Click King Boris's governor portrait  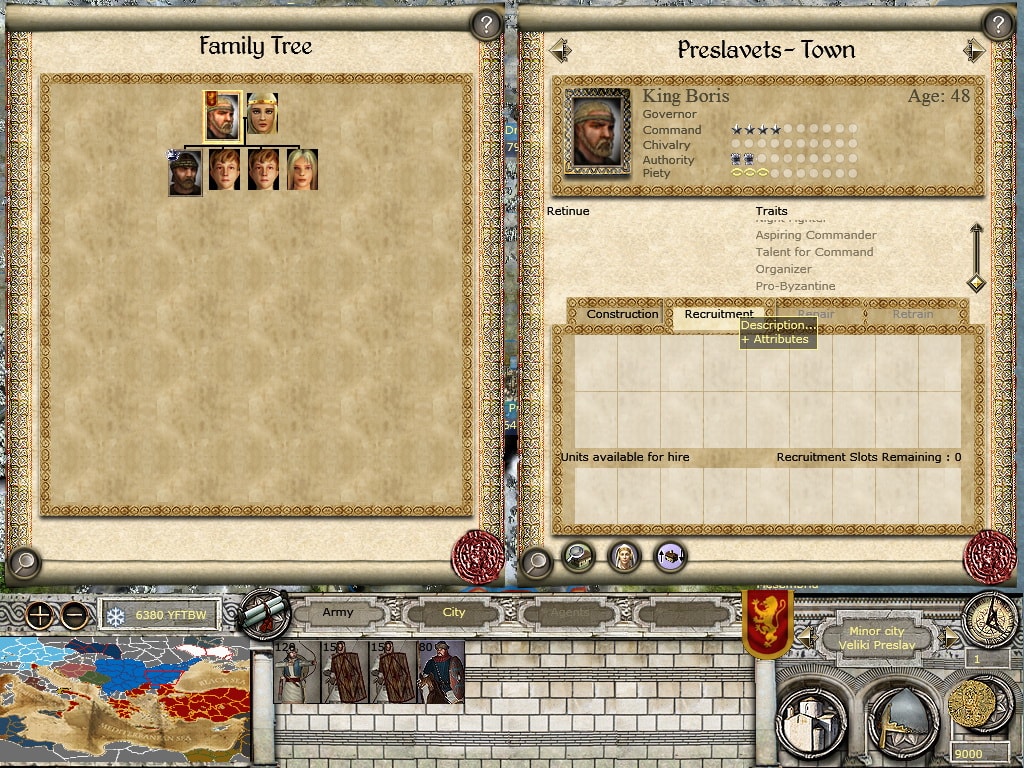pos(598,130)
